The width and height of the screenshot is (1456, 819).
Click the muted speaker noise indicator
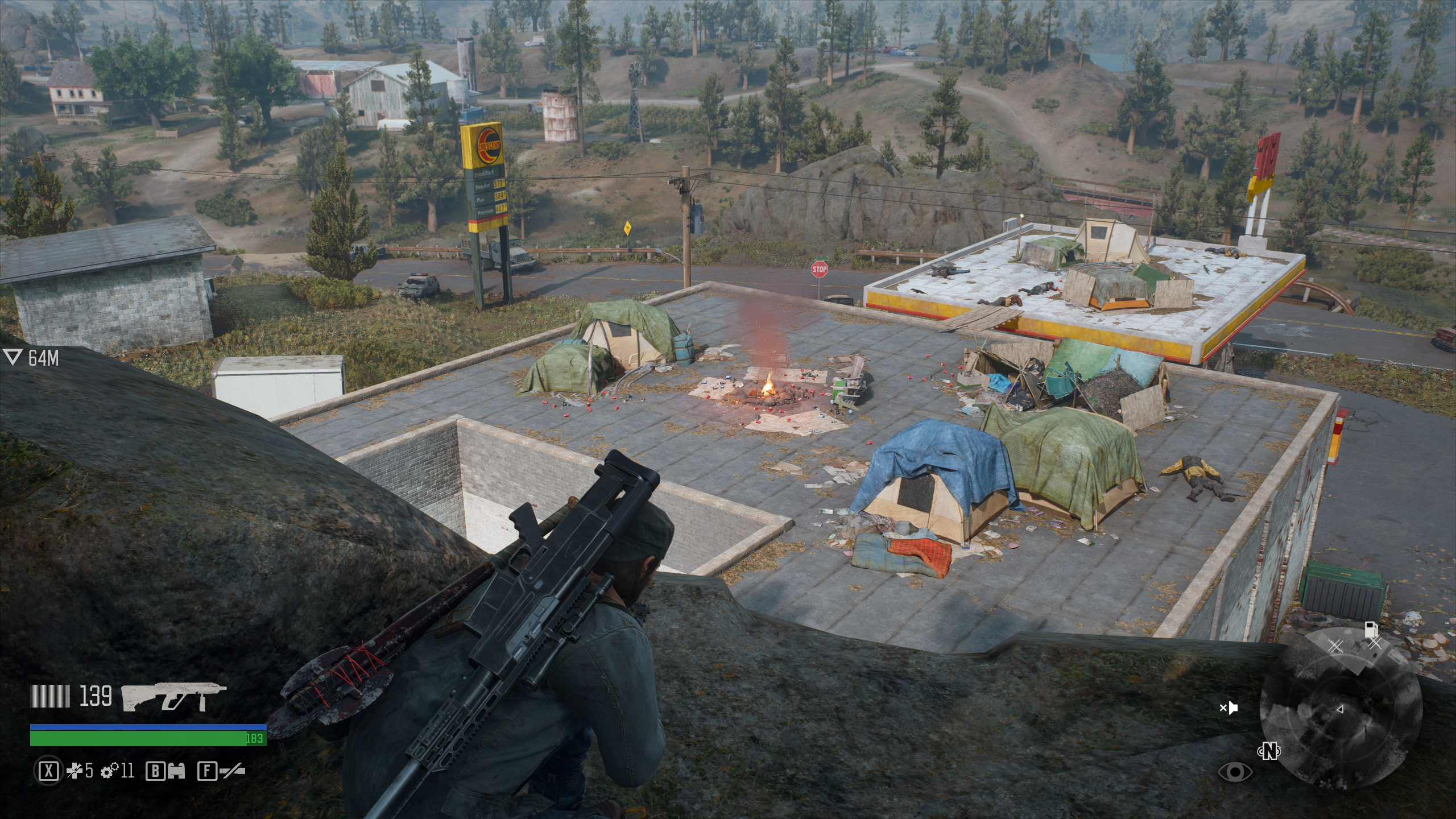click(1228, 708)
